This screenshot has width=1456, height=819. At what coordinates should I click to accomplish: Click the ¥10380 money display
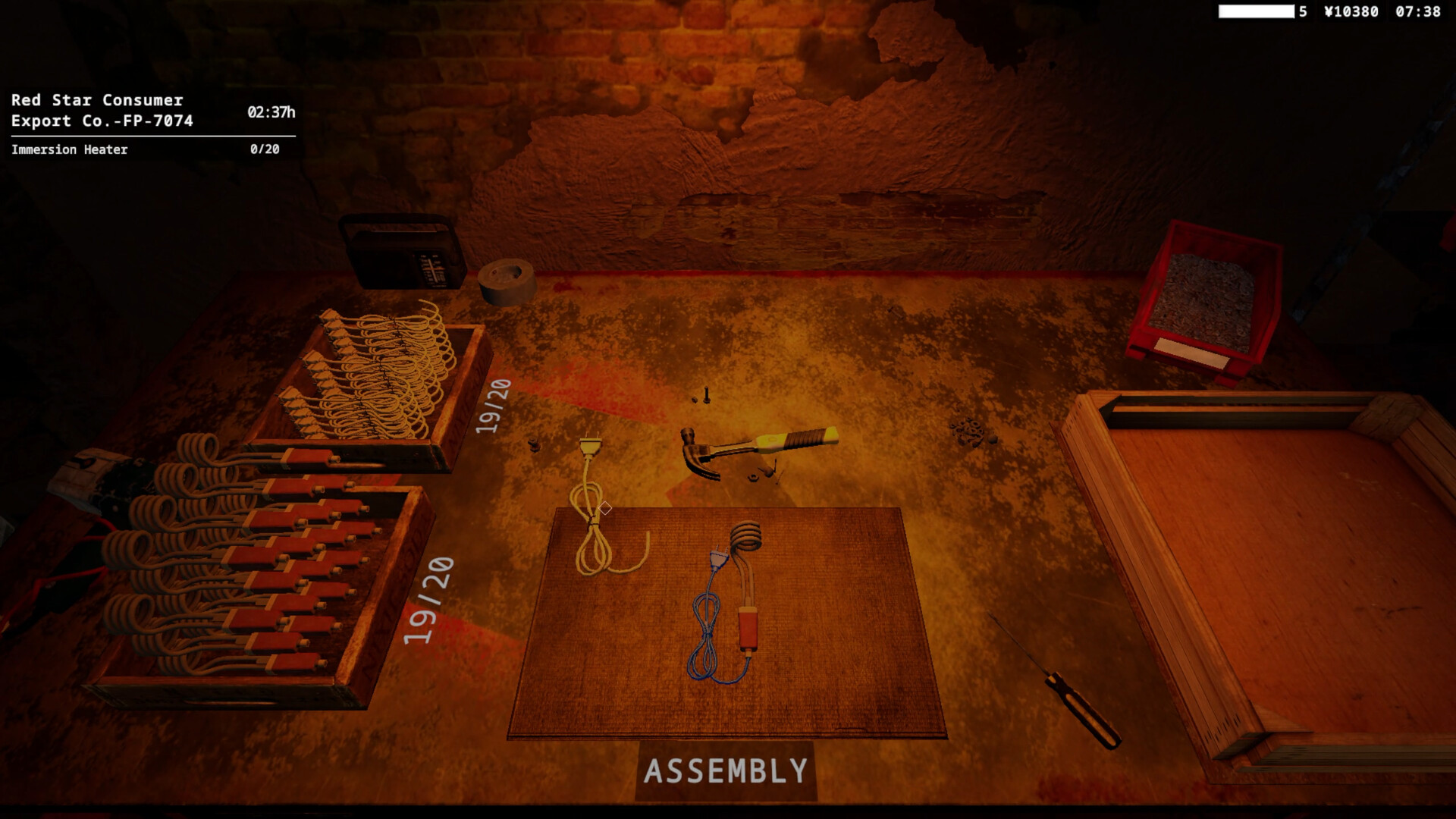(x=1350, y=11)
